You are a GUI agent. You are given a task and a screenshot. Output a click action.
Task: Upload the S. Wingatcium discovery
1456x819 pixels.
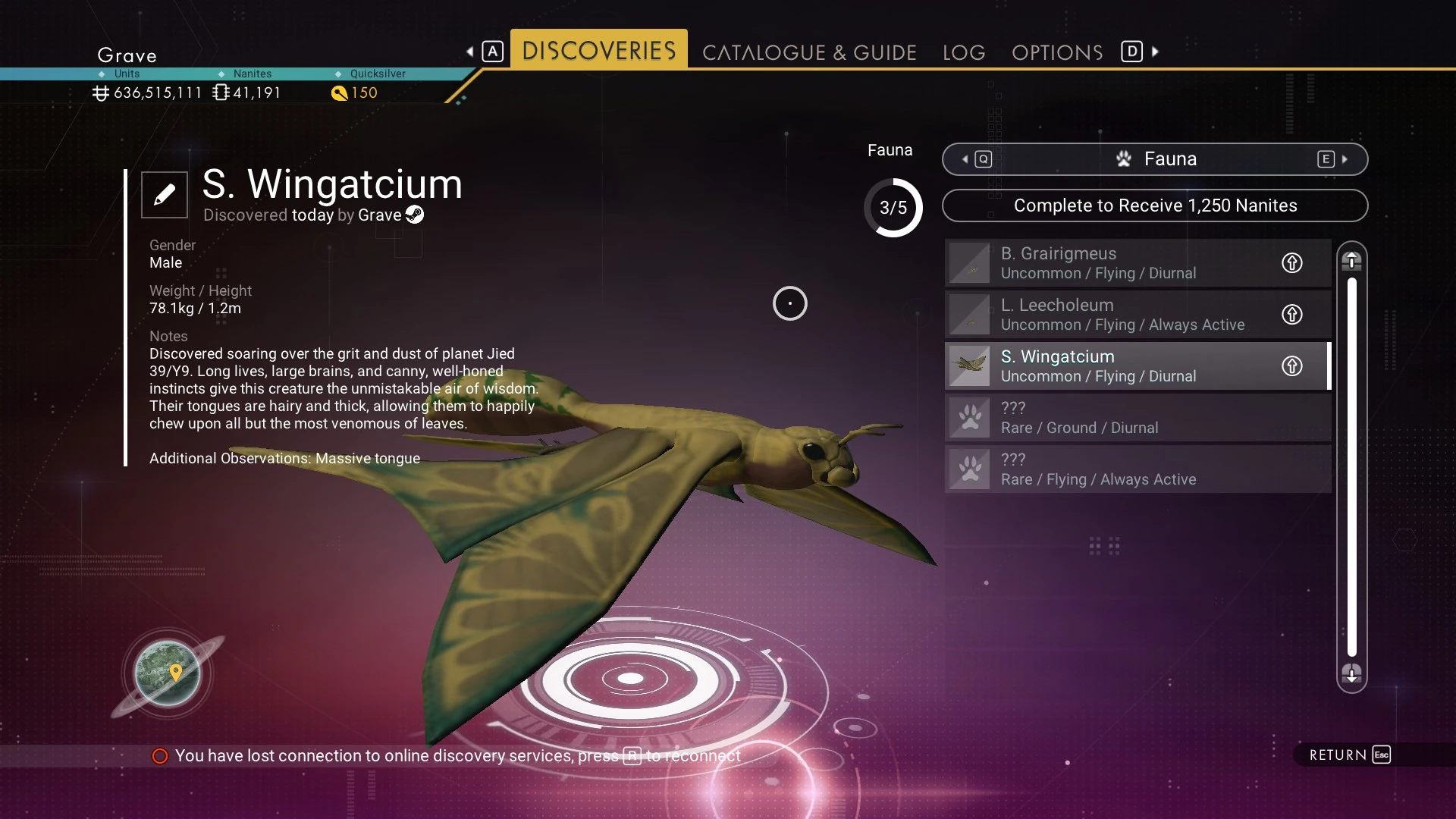1292,366
